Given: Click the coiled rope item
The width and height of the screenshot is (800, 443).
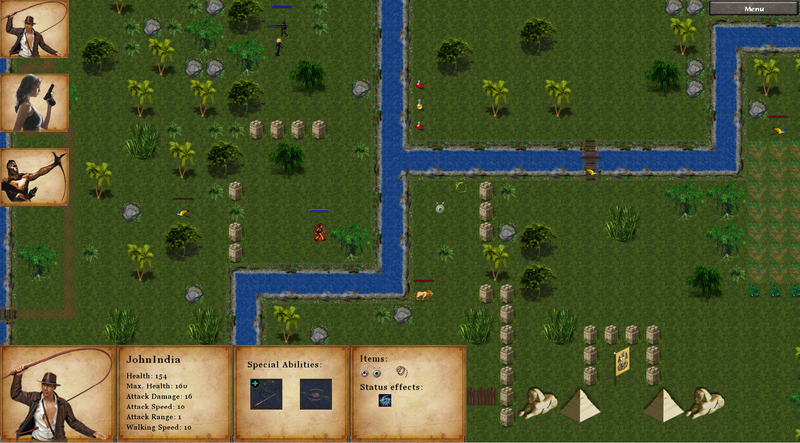Looking at the screenshot, I should [401, 371].
